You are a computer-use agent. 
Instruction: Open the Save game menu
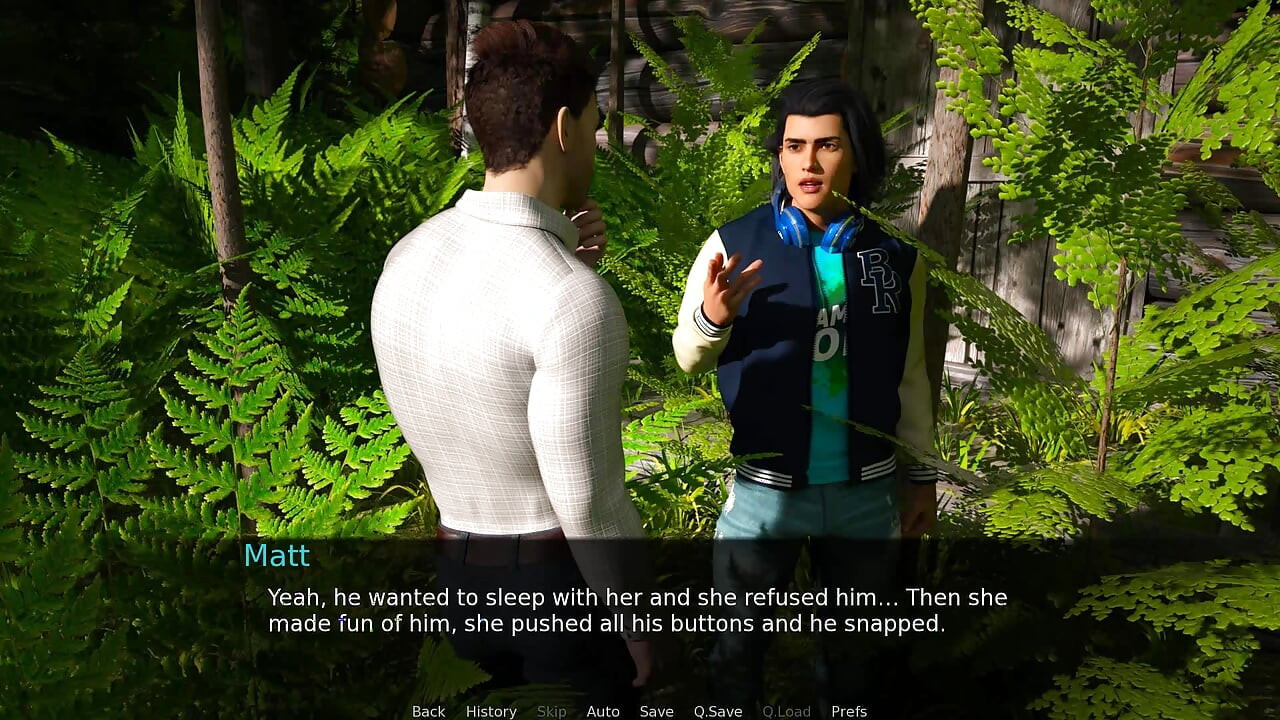656,711
